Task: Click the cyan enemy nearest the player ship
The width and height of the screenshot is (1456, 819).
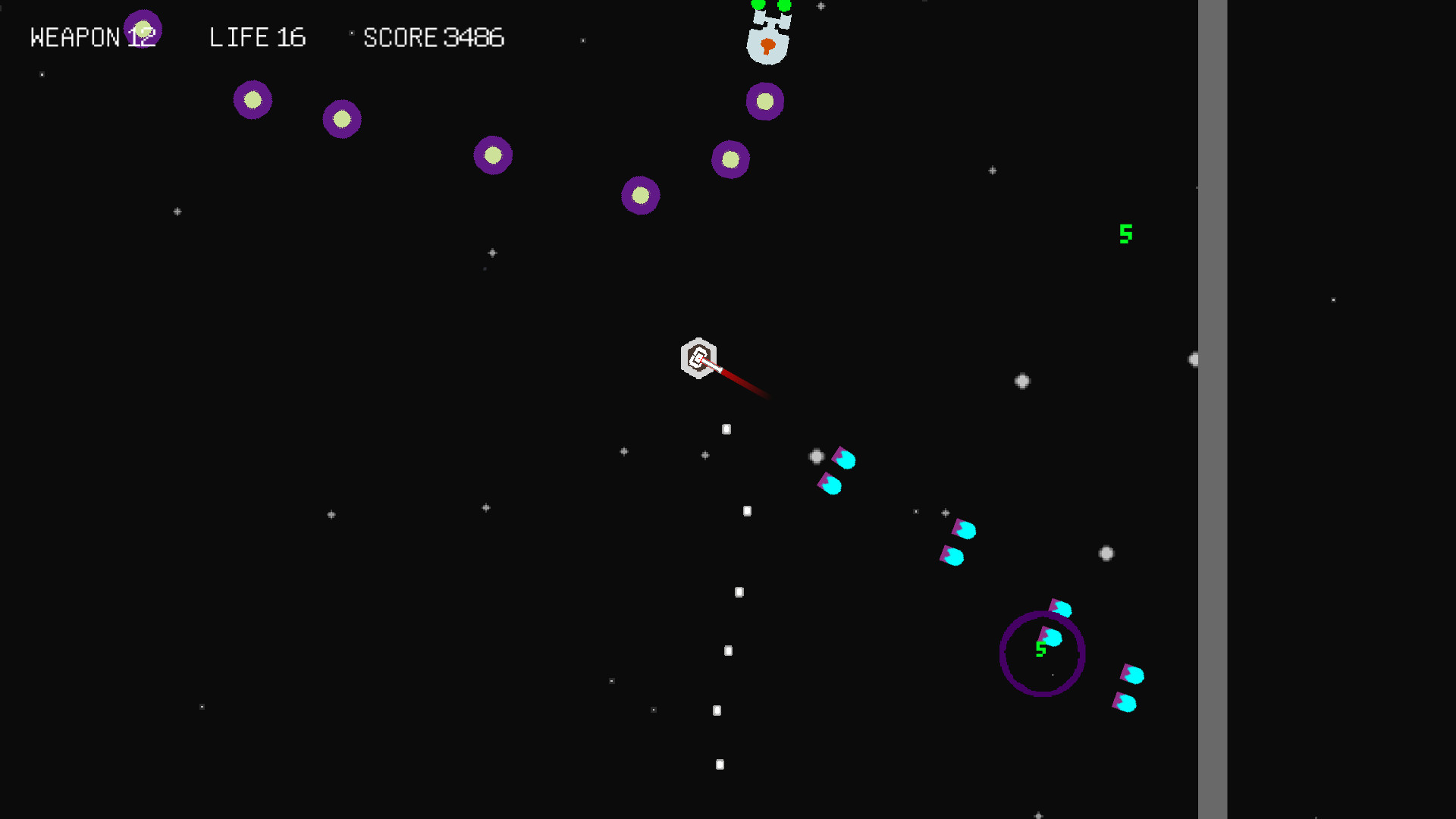Action: click(843, 459)
